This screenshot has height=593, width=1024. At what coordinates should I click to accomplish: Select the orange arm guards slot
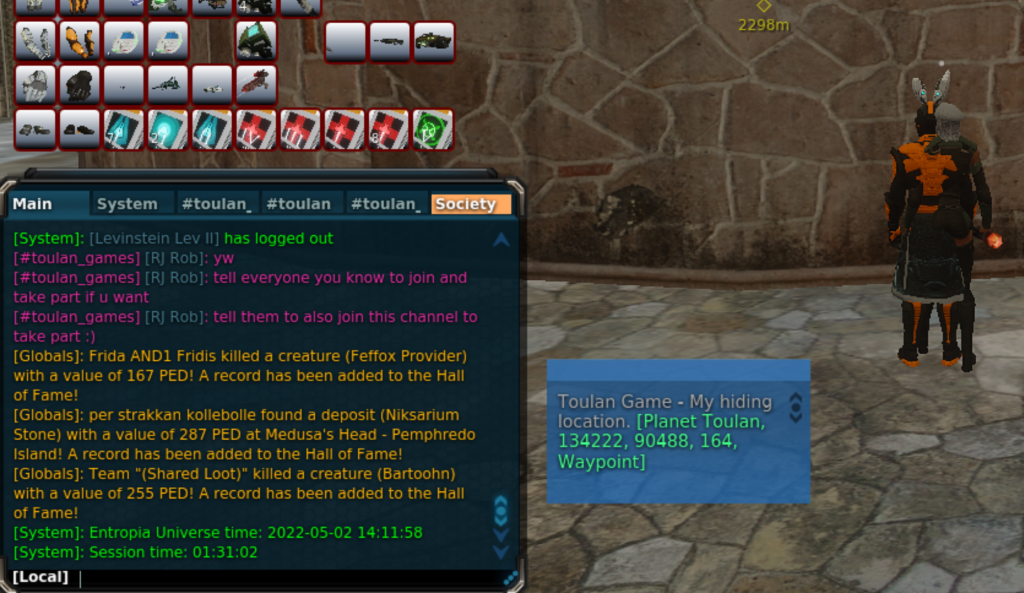coord(79,41)
